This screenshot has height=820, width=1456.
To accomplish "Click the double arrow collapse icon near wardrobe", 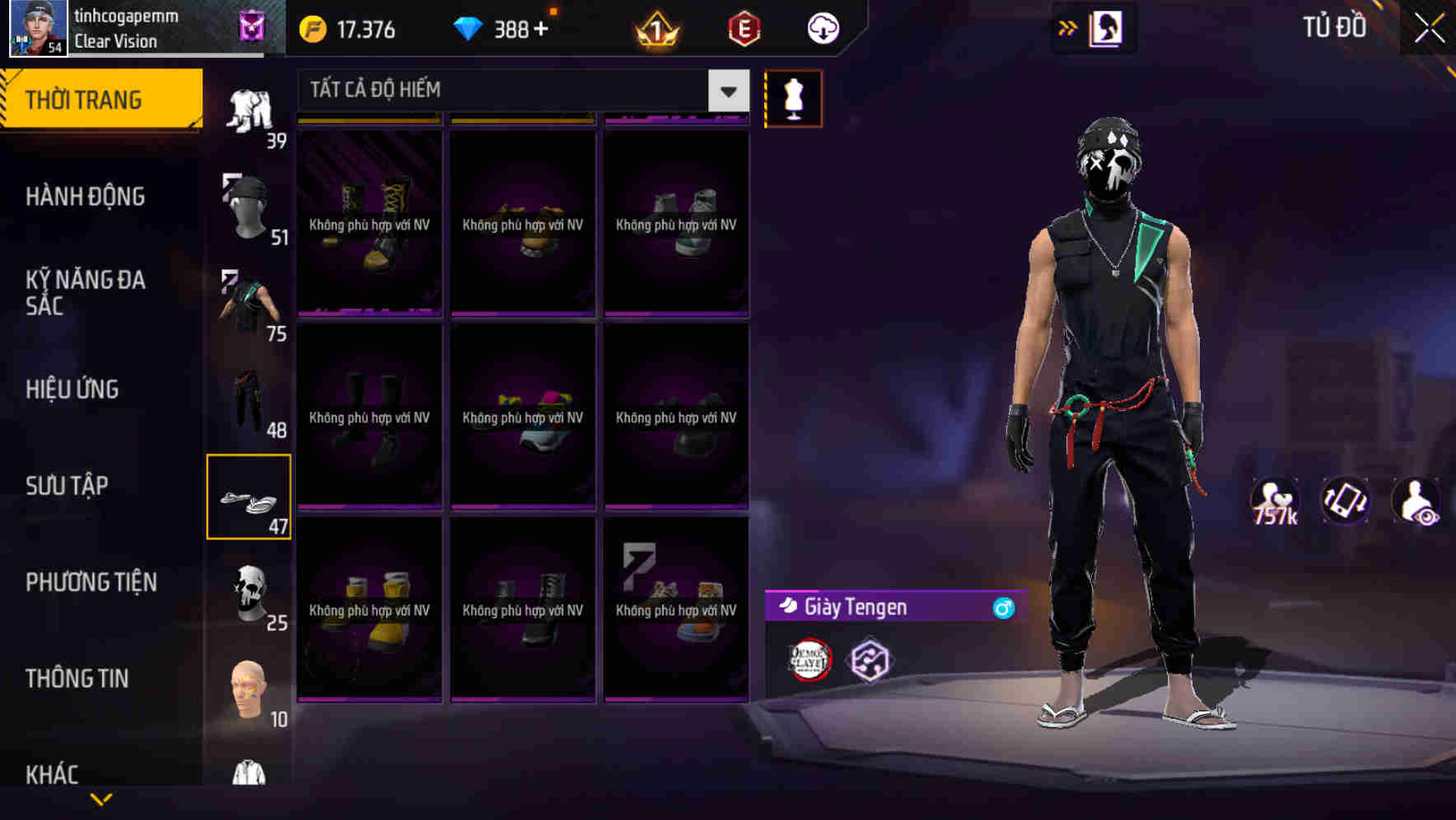I will [1068, 26].
